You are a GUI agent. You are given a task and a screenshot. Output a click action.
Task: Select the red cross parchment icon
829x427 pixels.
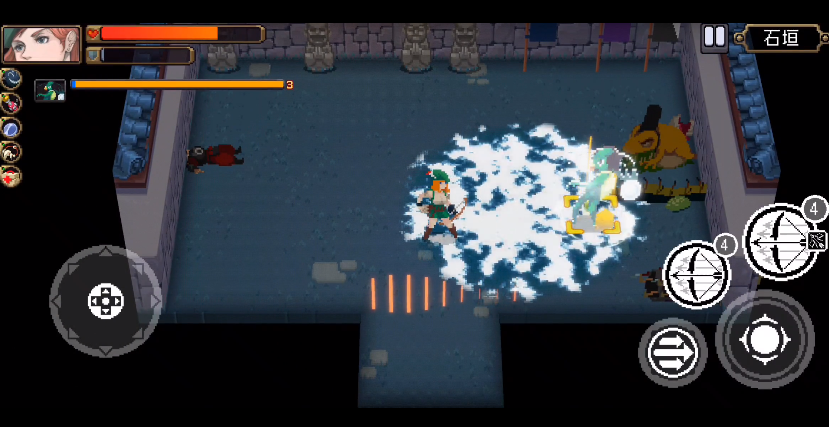(11, 176)
